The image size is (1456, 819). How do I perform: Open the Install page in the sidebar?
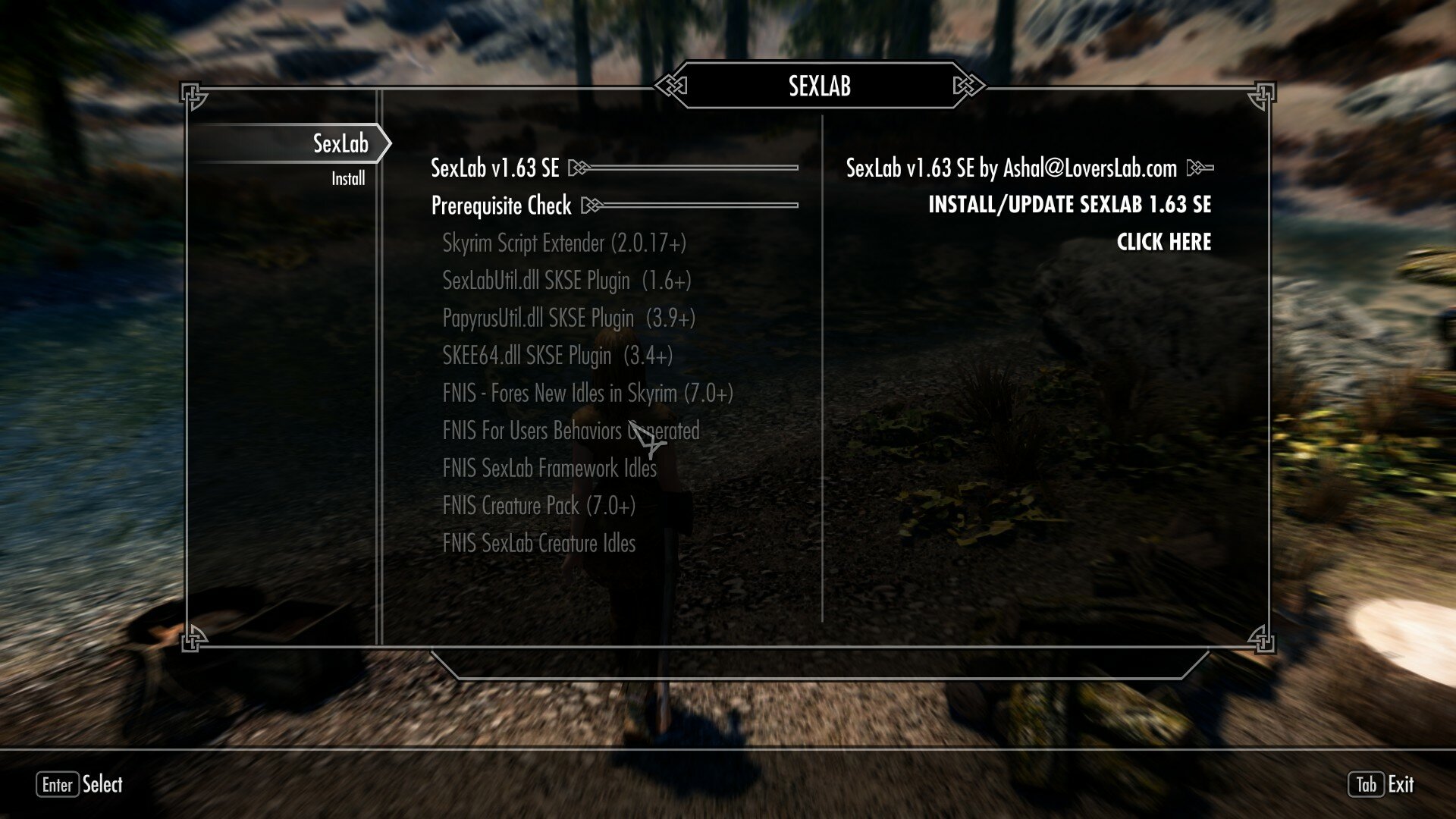tap(348, 179)
